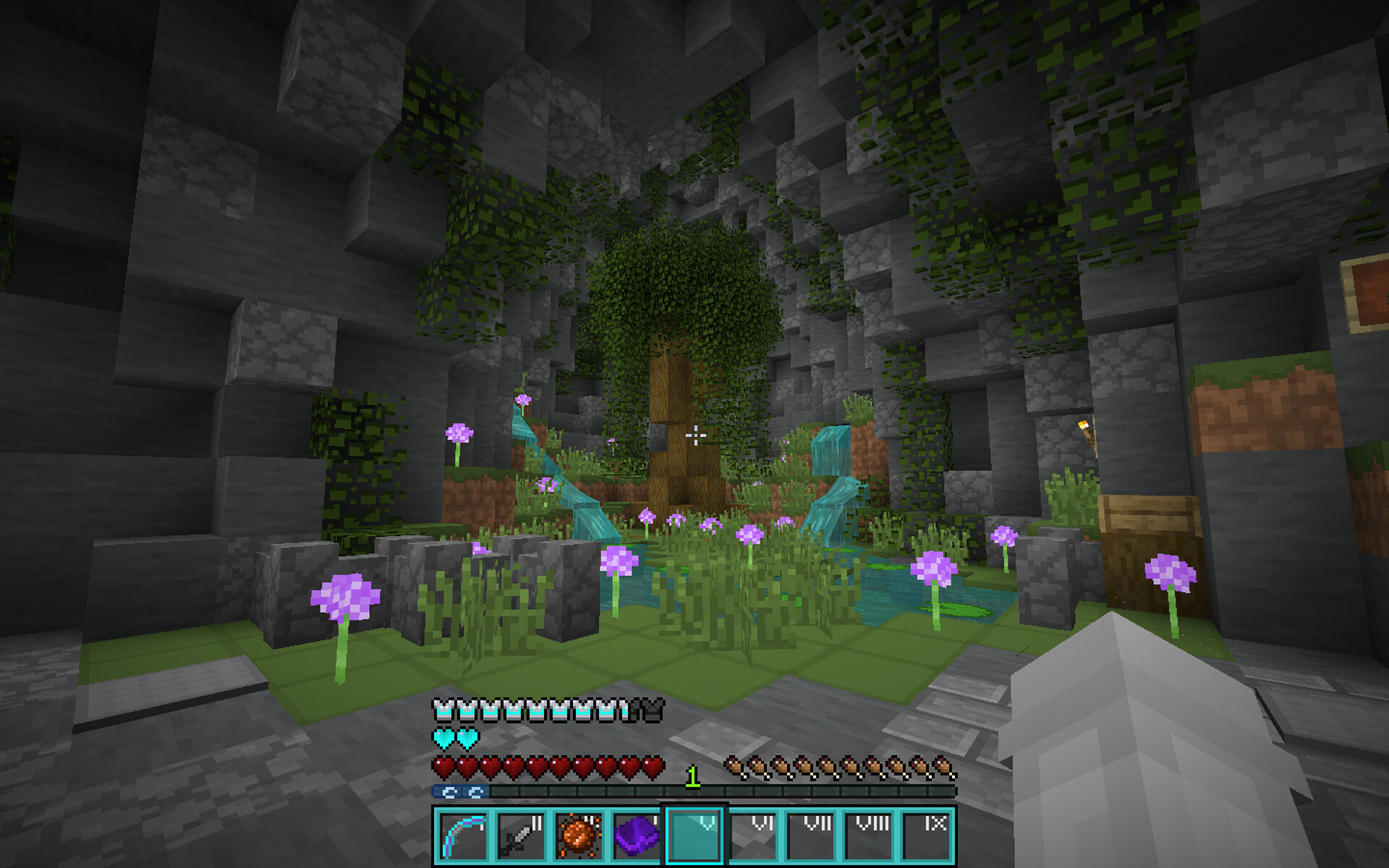Select the orange fire charge slot
Screen dimensions: 1389x868
pos(579,835)
